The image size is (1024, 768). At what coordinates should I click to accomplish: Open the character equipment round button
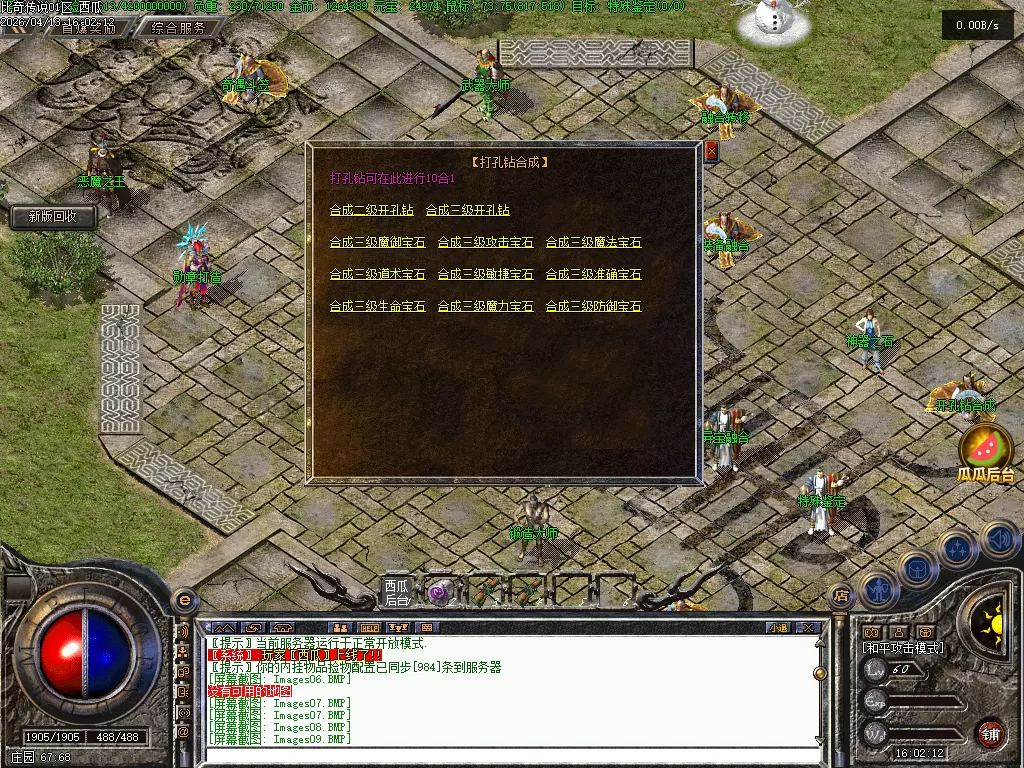click(x=877, y=590)
